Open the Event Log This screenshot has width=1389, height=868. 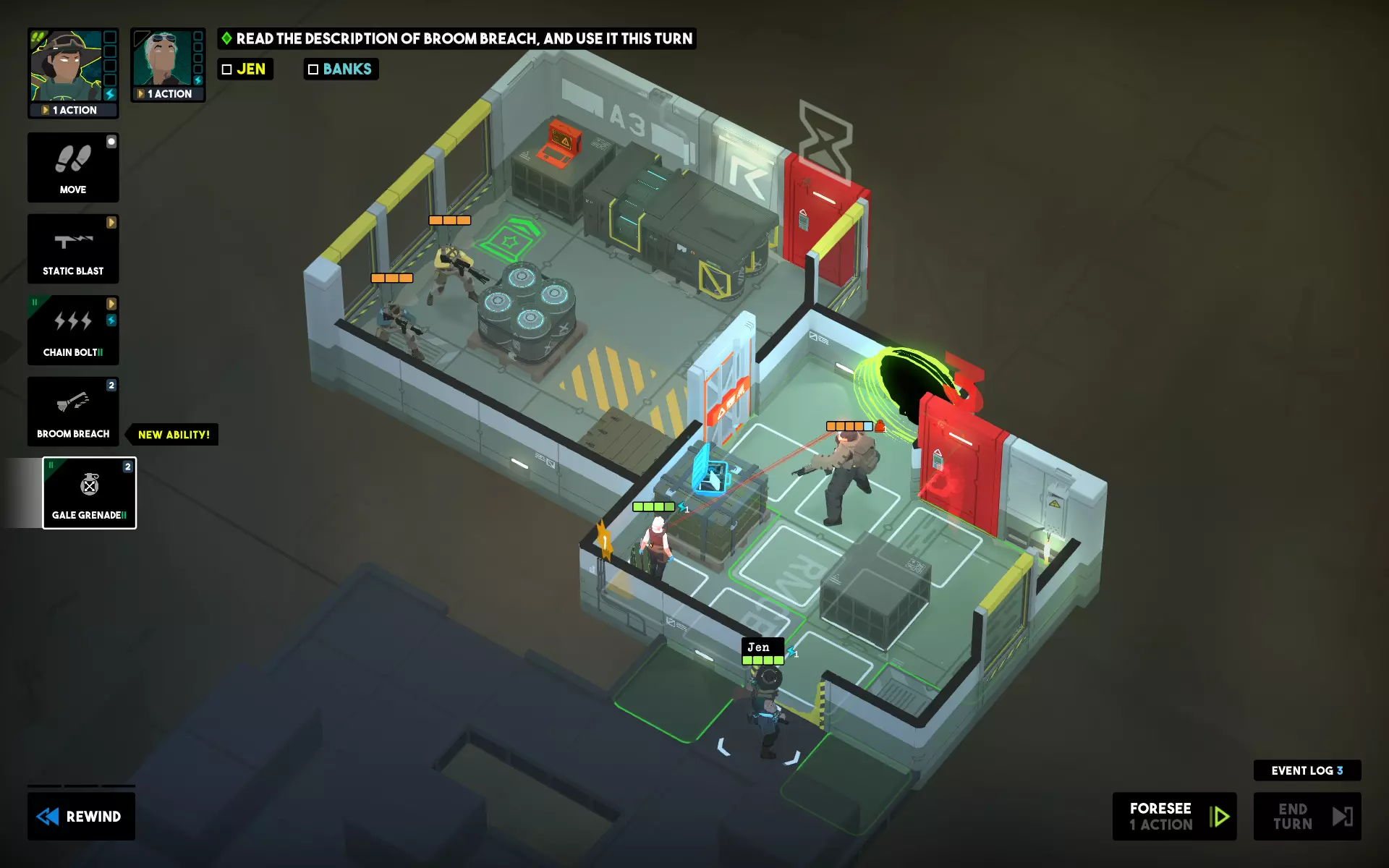pos(1307,770)
